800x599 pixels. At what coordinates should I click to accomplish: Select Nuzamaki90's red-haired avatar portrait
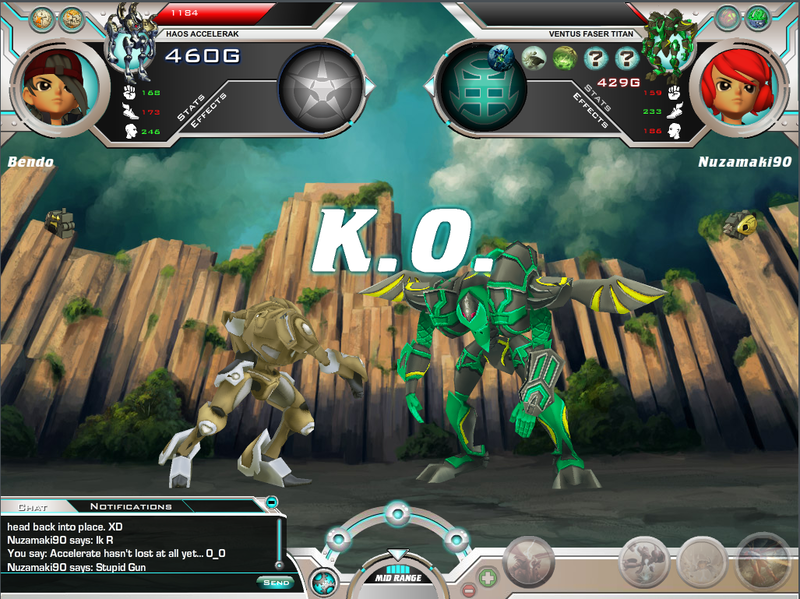coord(739,88)
